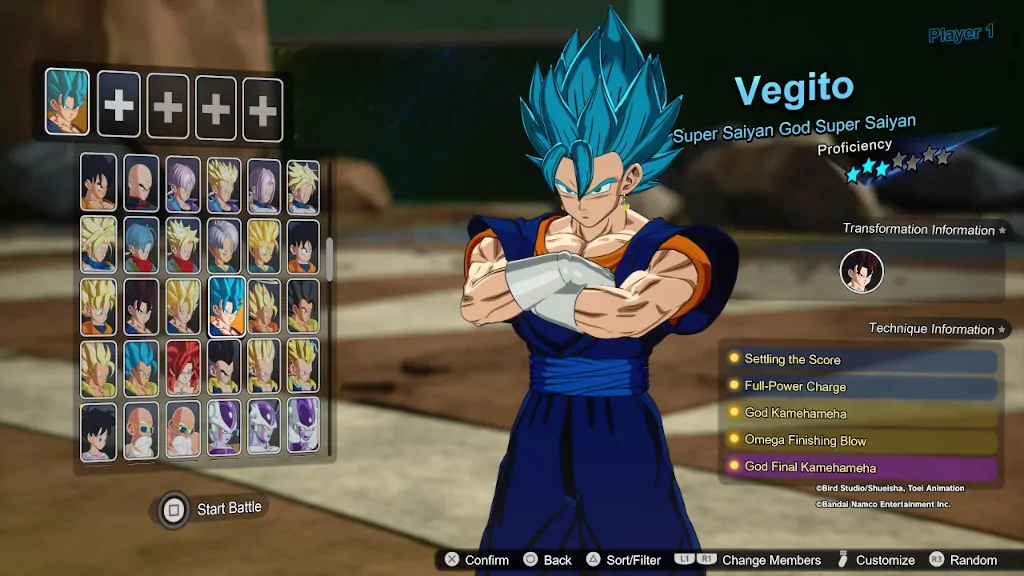Click the God Kamehameha technique entry
This screenshot has height=576, width=1024.
point(860,414)
